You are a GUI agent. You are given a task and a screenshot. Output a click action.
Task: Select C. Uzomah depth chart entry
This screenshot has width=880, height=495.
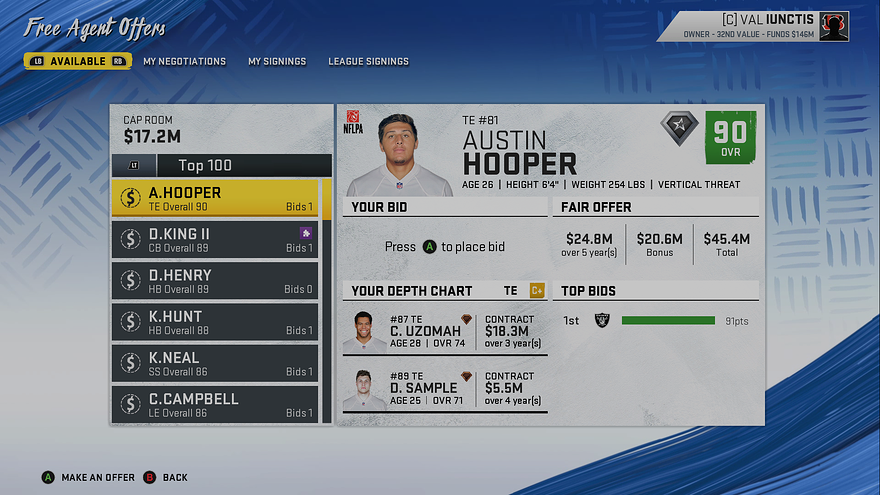pos(445,332)
